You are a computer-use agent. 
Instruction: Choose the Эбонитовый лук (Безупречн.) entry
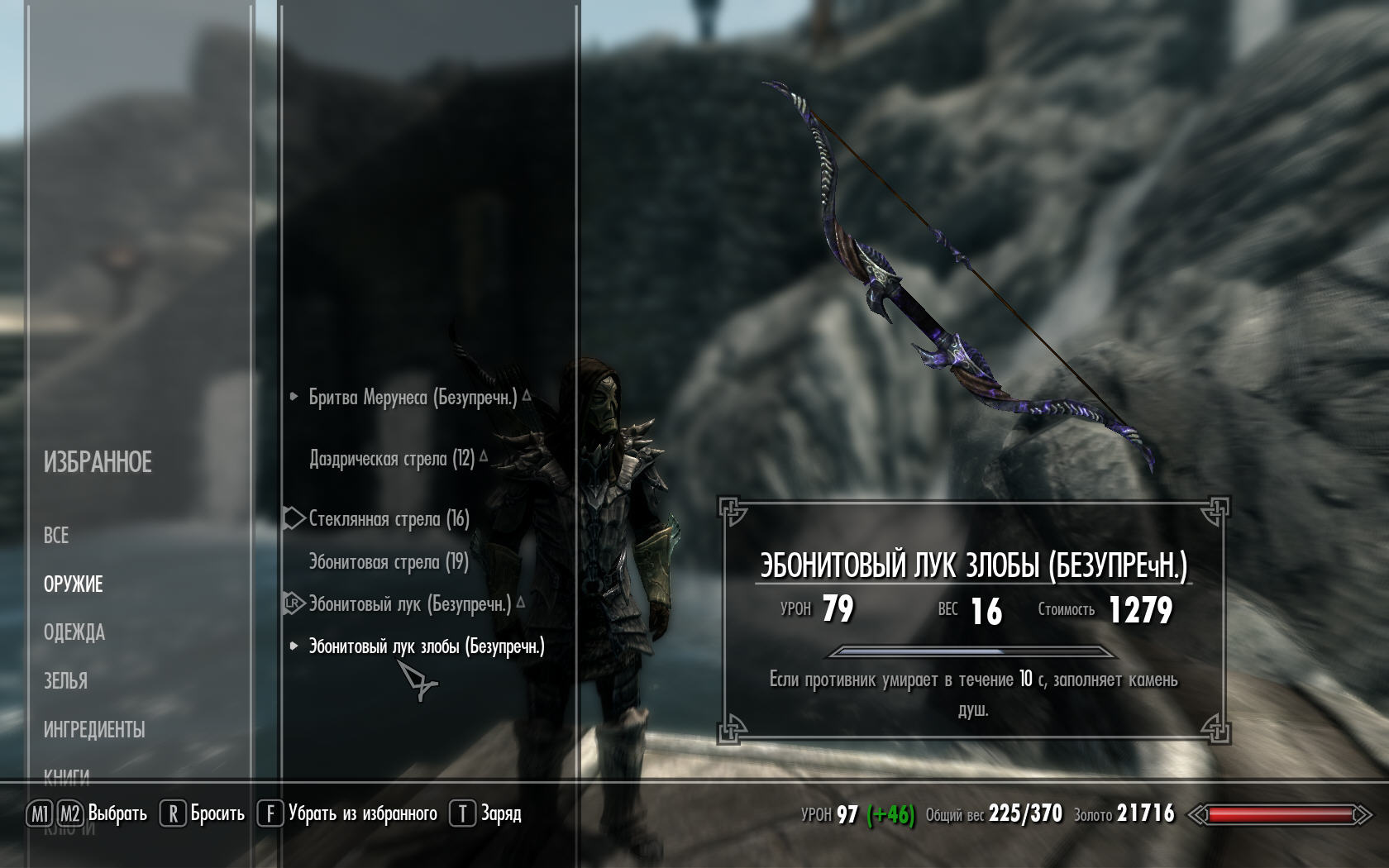coord(409,604)
